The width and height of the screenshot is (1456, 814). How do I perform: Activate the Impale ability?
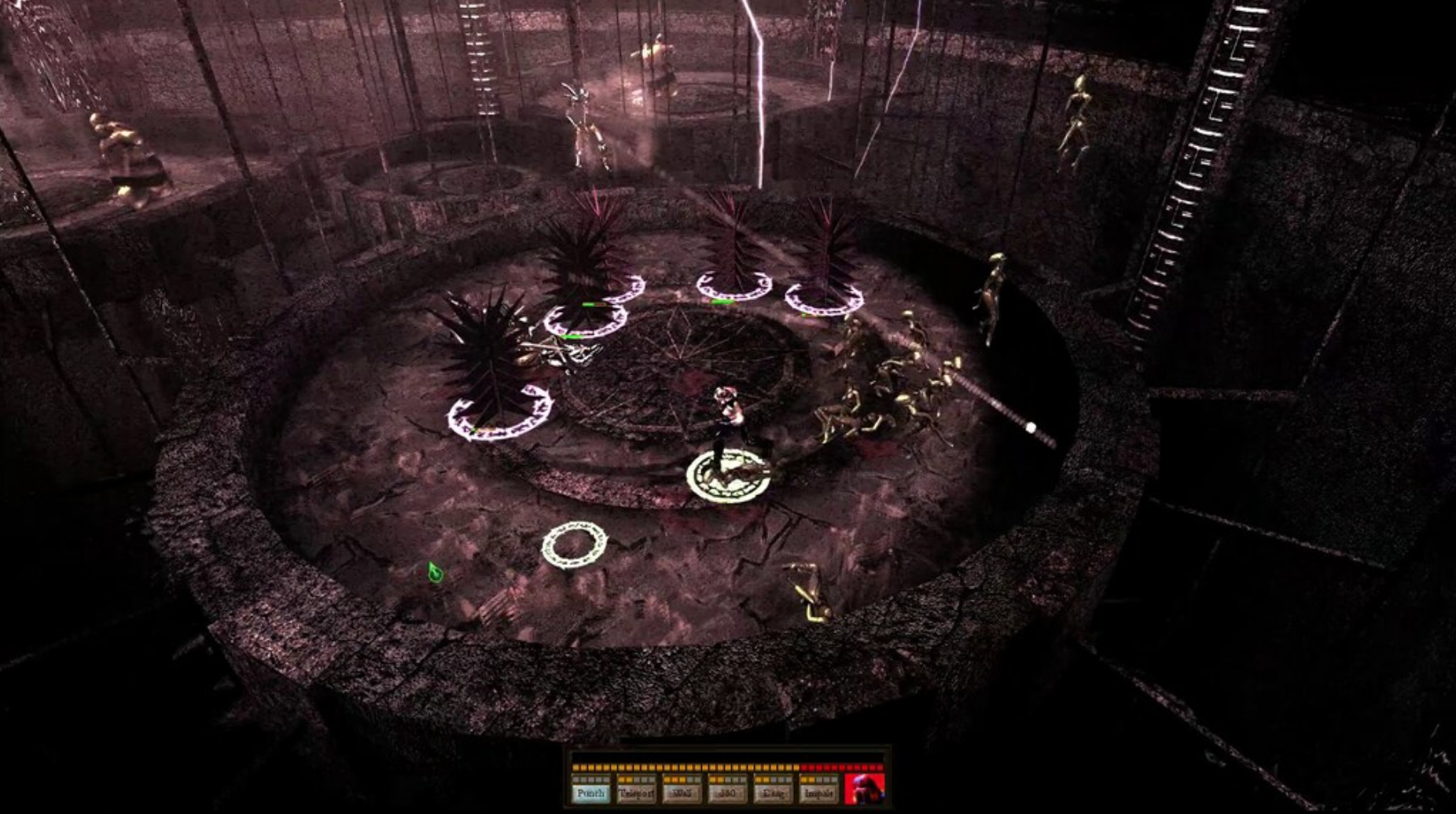click(x=818, y=794)
